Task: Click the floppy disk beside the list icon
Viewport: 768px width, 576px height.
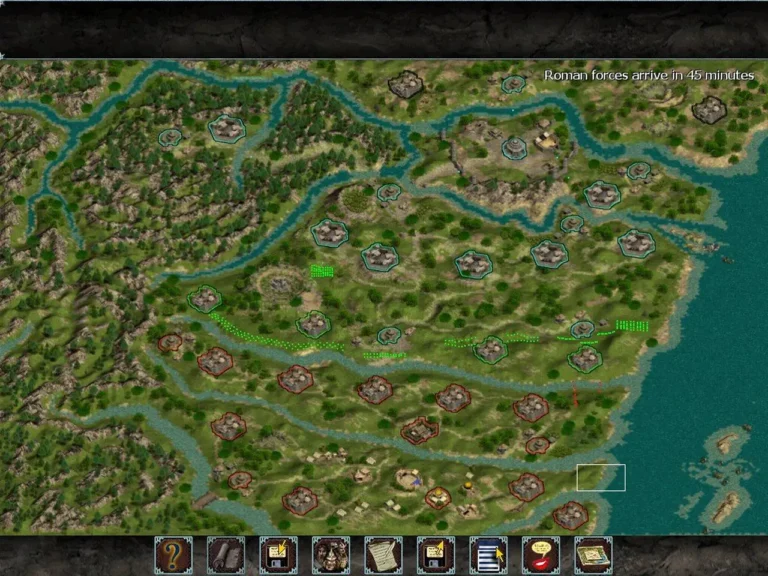Action: click(x=435, y=554)
